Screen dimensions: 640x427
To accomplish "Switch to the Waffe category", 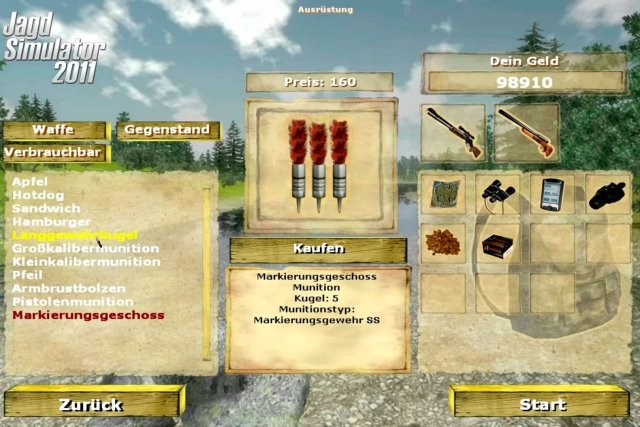I will [54, 130].
